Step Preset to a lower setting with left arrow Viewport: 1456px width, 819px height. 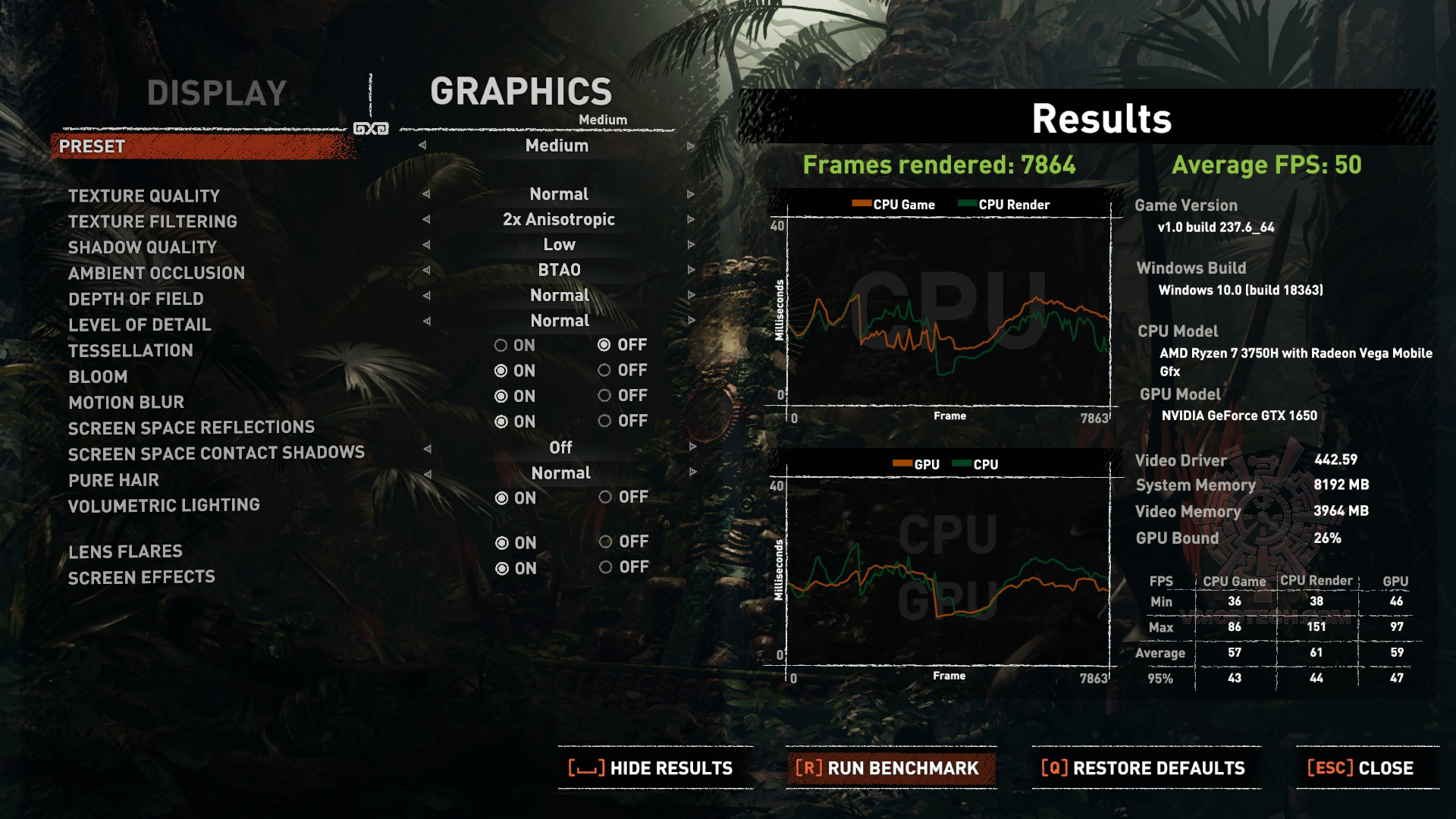tap(425, 146)
